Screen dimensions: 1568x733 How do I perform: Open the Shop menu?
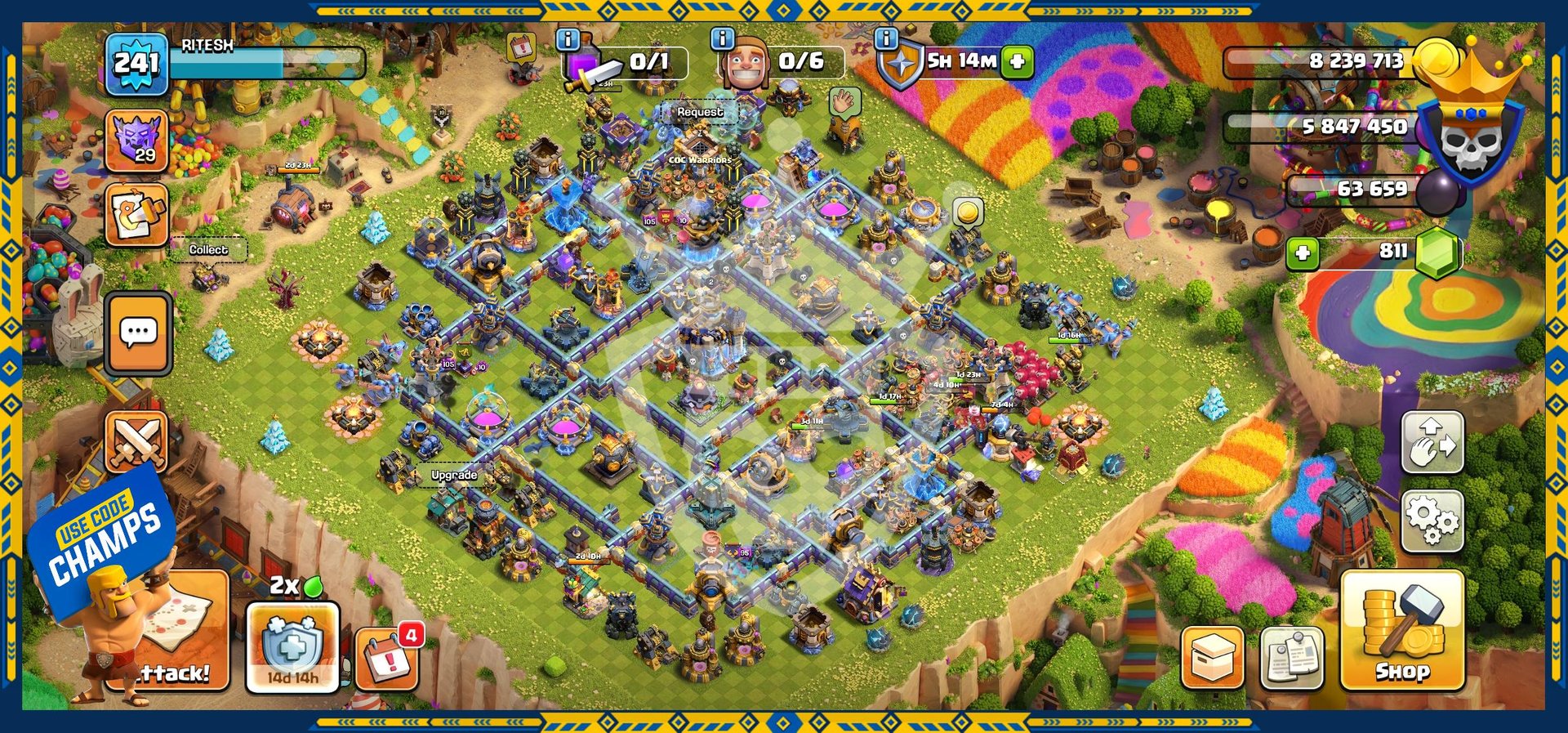point(1401,630)
